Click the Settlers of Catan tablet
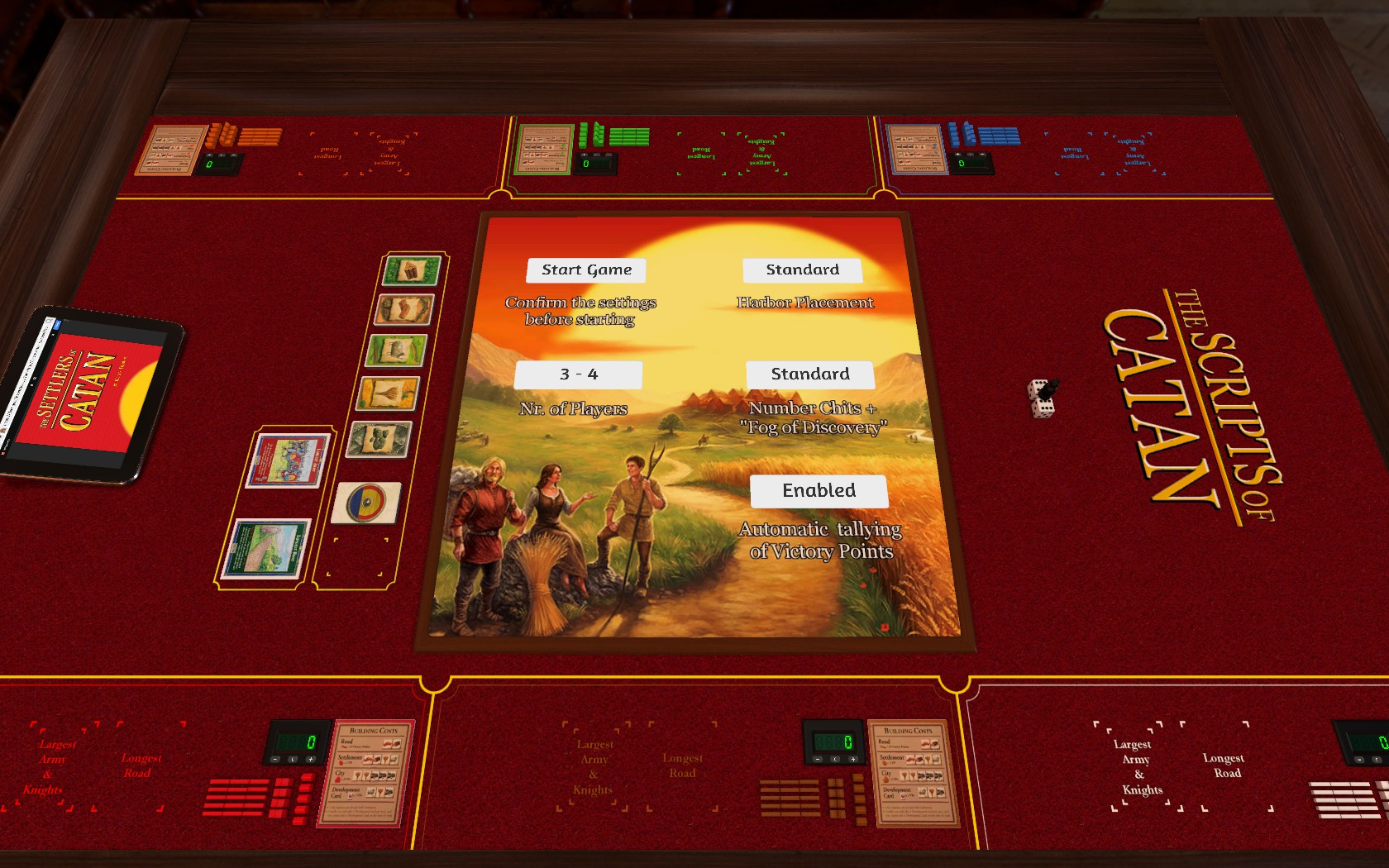The height and width of the screenshot is (868, 1389). 91,393
